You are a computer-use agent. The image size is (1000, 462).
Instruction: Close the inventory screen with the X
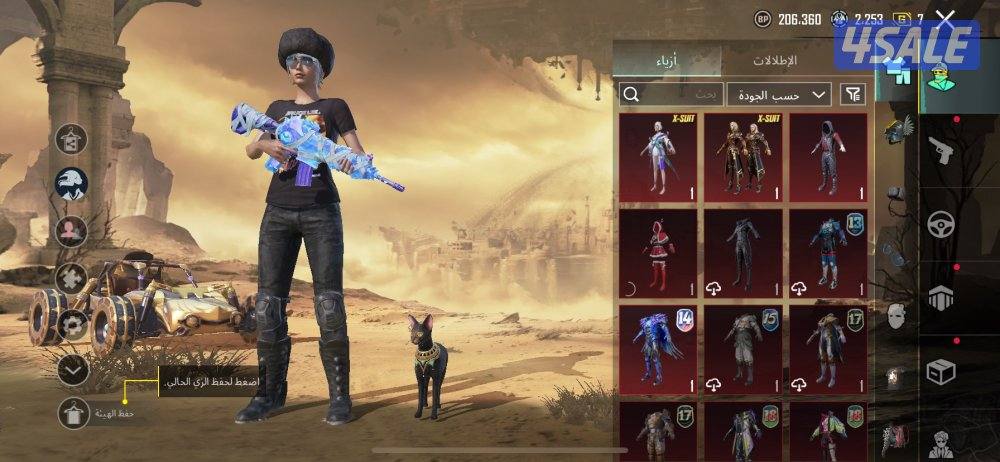[945, 20]
